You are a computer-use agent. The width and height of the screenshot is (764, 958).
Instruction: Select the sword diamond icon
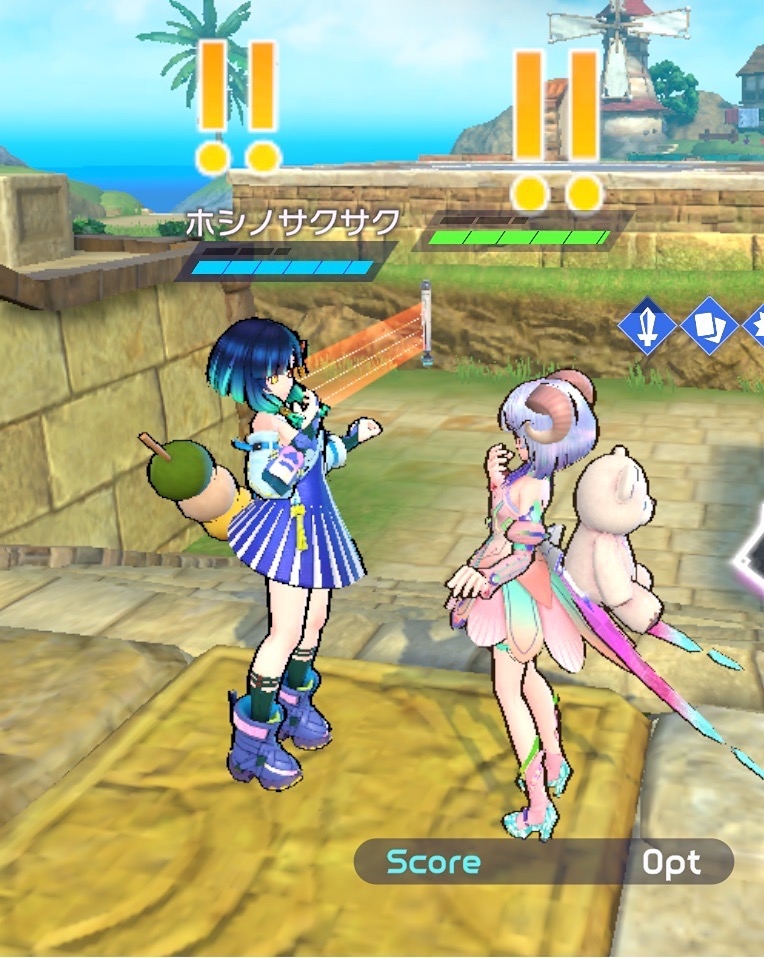click(647, 326)
